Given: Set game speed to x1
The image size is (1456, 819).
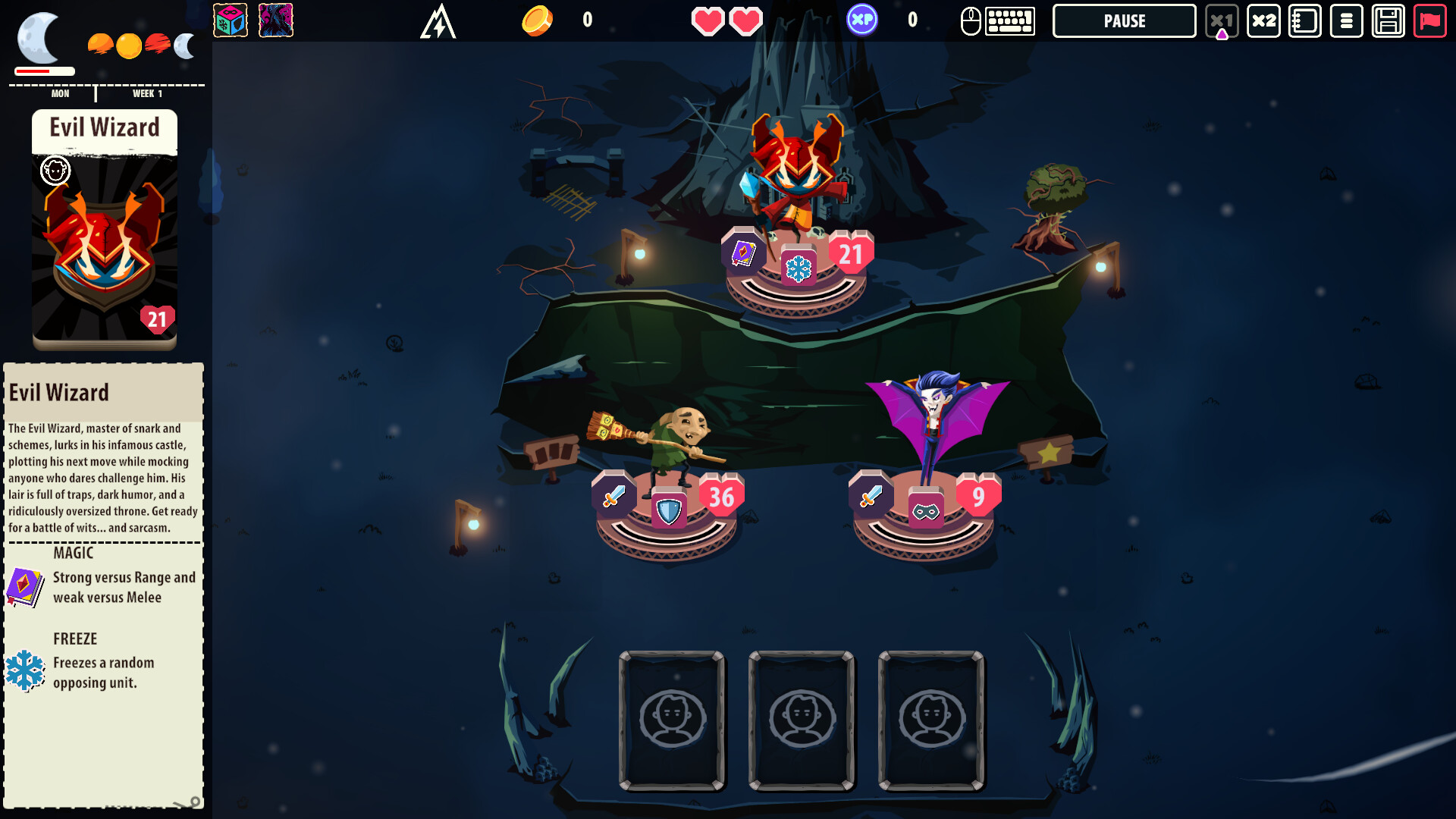Looking at the screenshot, I should [x=1221, y=21].
